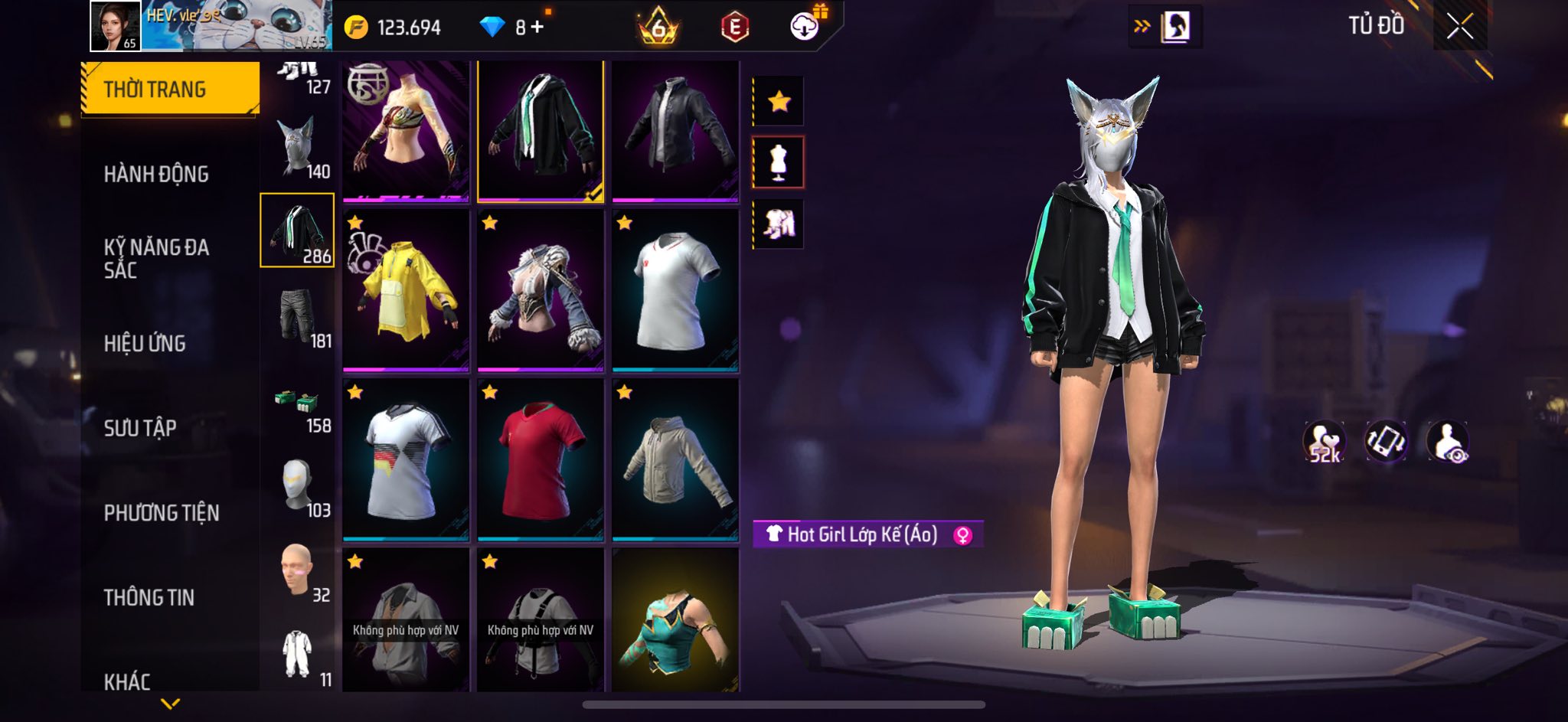
Task: Show the pants category with 181 items
Action: tap(298, 318)
